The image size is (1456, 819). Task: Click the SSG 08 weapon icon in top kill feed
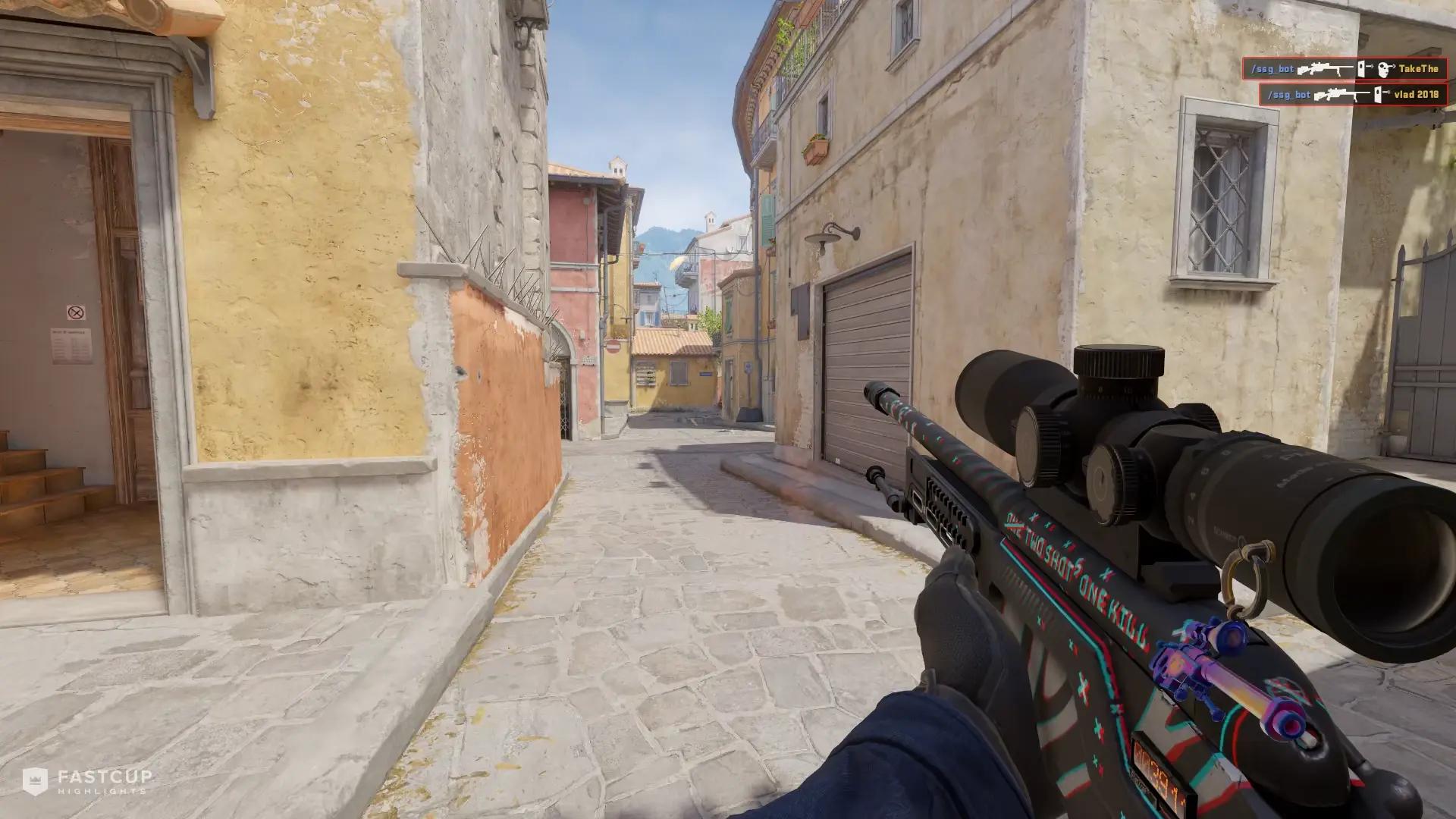pos(1326,69)
